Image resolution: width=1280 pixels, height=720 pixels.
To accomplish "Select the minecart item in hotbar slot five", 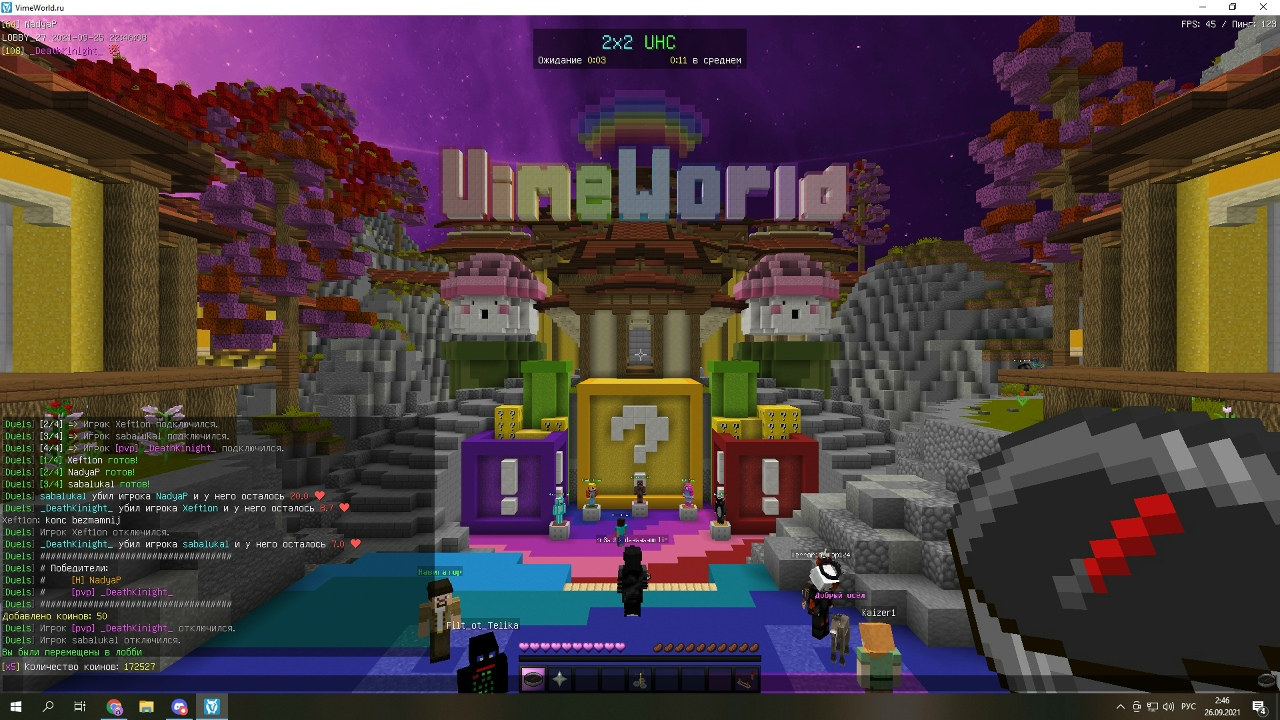I will pos(640,680).
